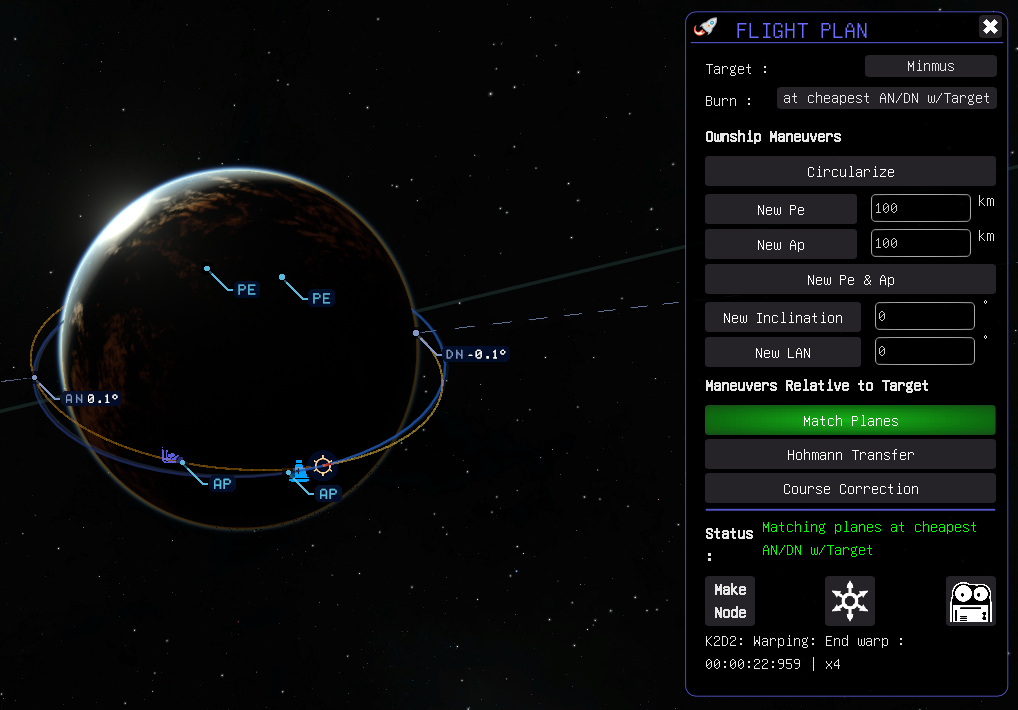The height and width of the screenshot is (710, 1018).
Task: Edit the New Inclination degrees field
Action: pyautogui.click(x=924, y=317)
